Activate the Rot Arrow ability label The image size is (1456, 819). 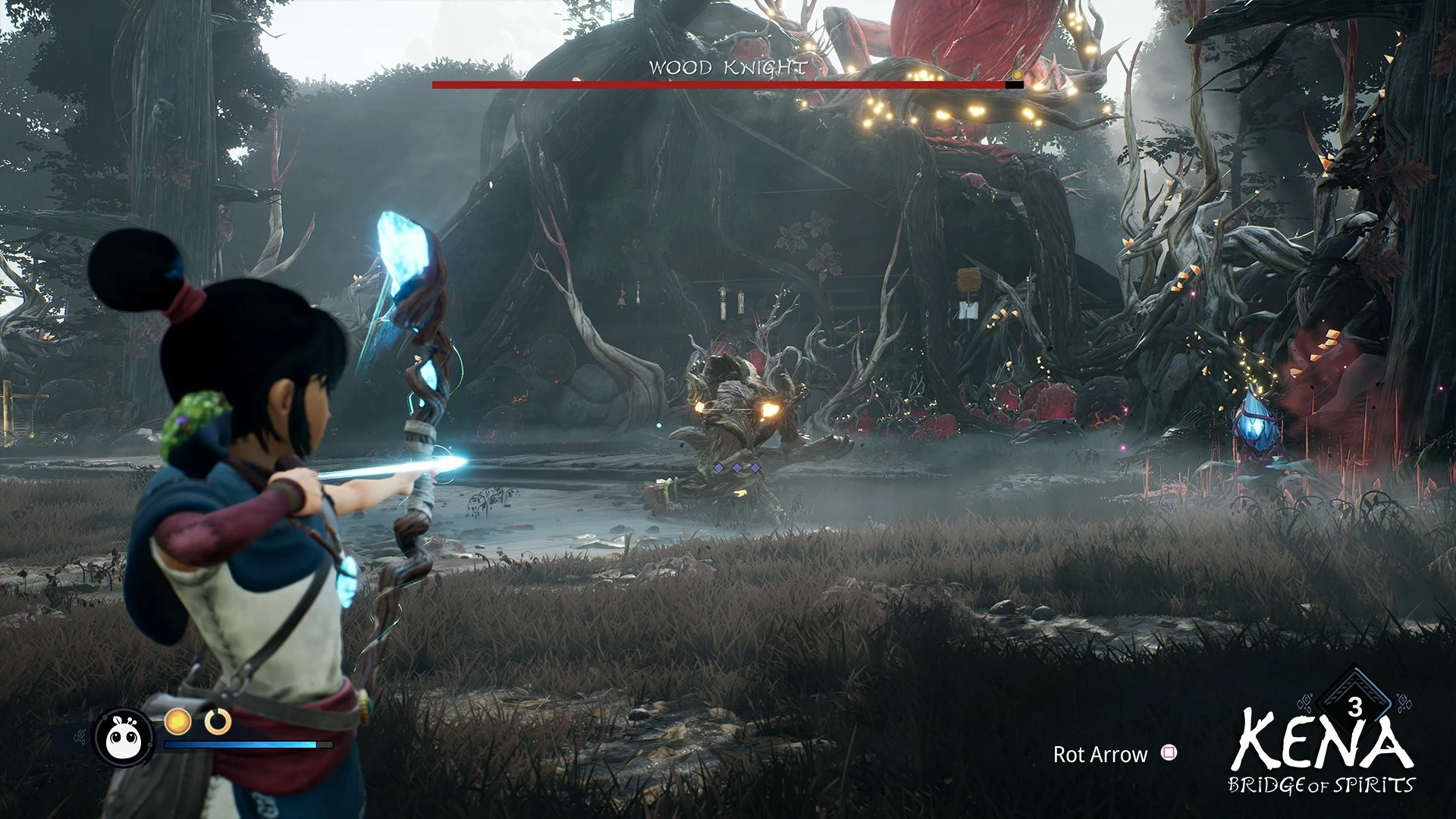(1100, 755)
